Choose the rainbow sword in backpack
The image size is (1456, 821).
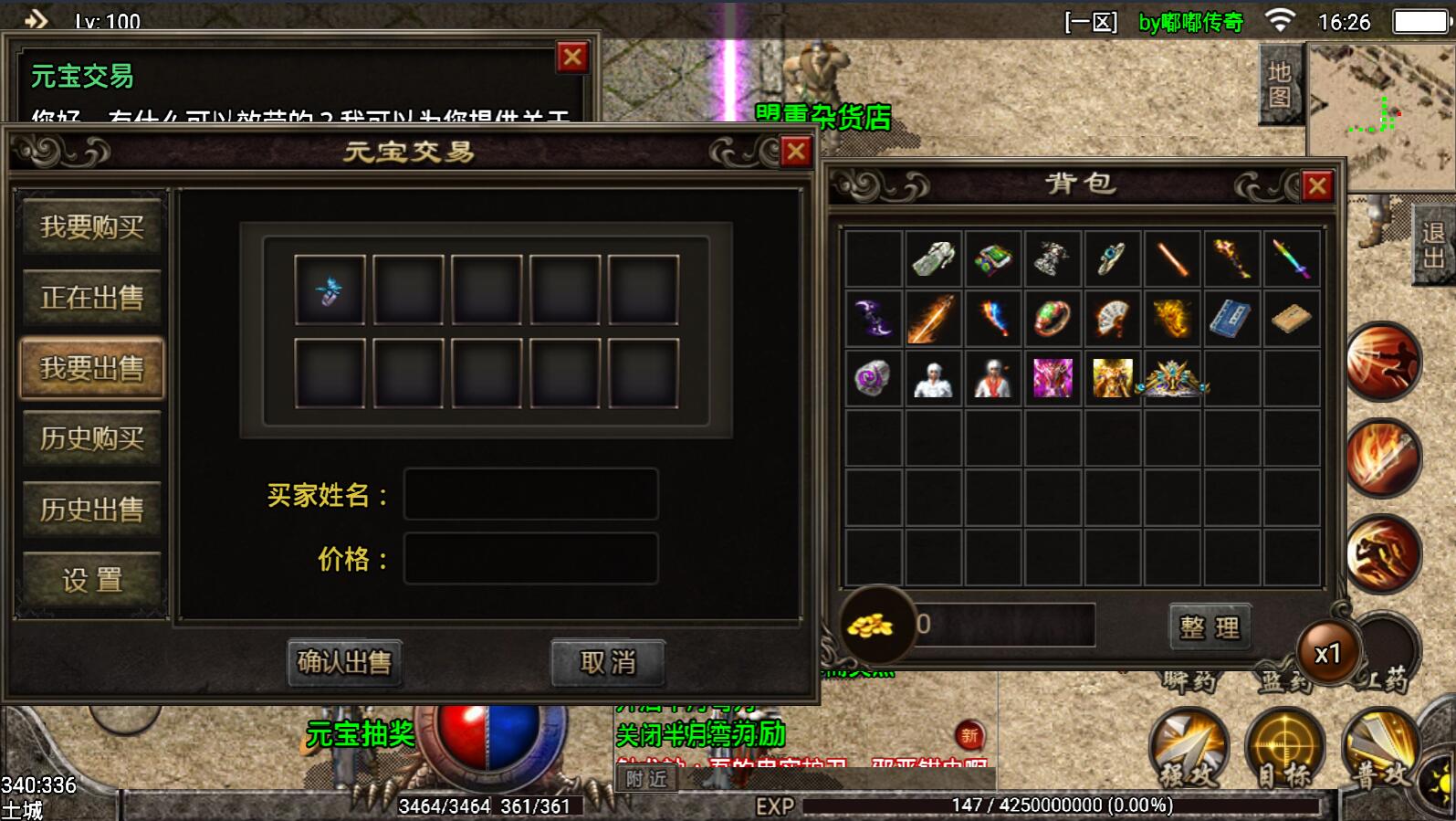click(1291, 259)
